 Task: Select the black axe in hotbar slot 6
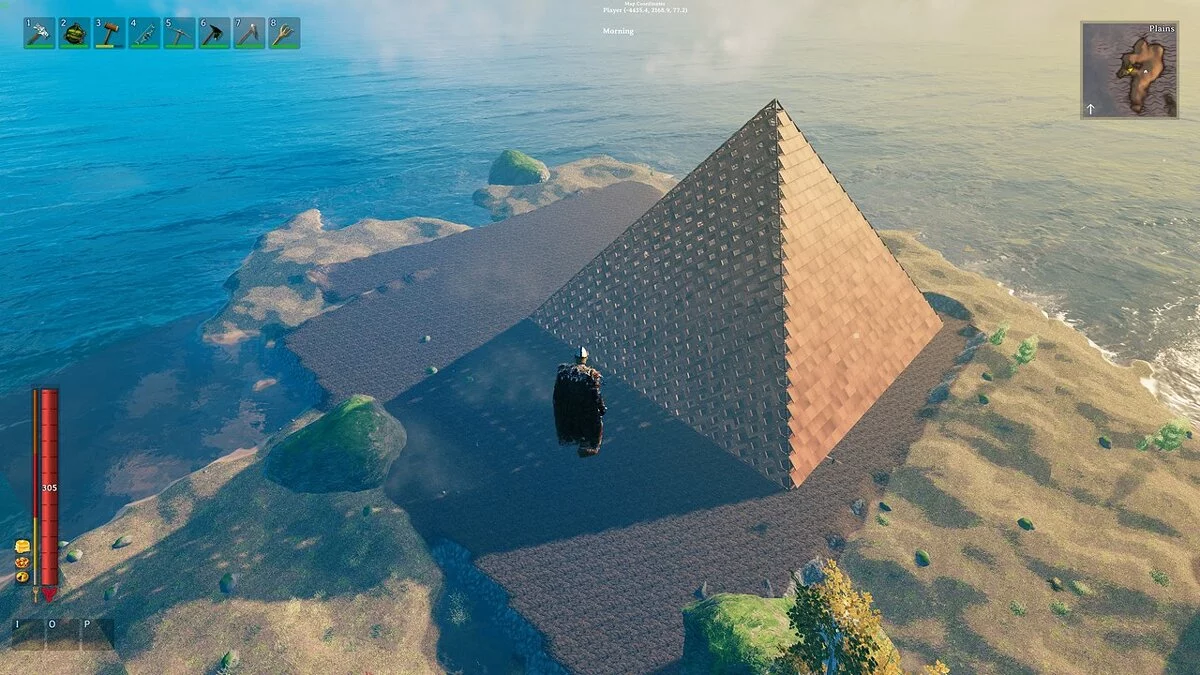214,33
